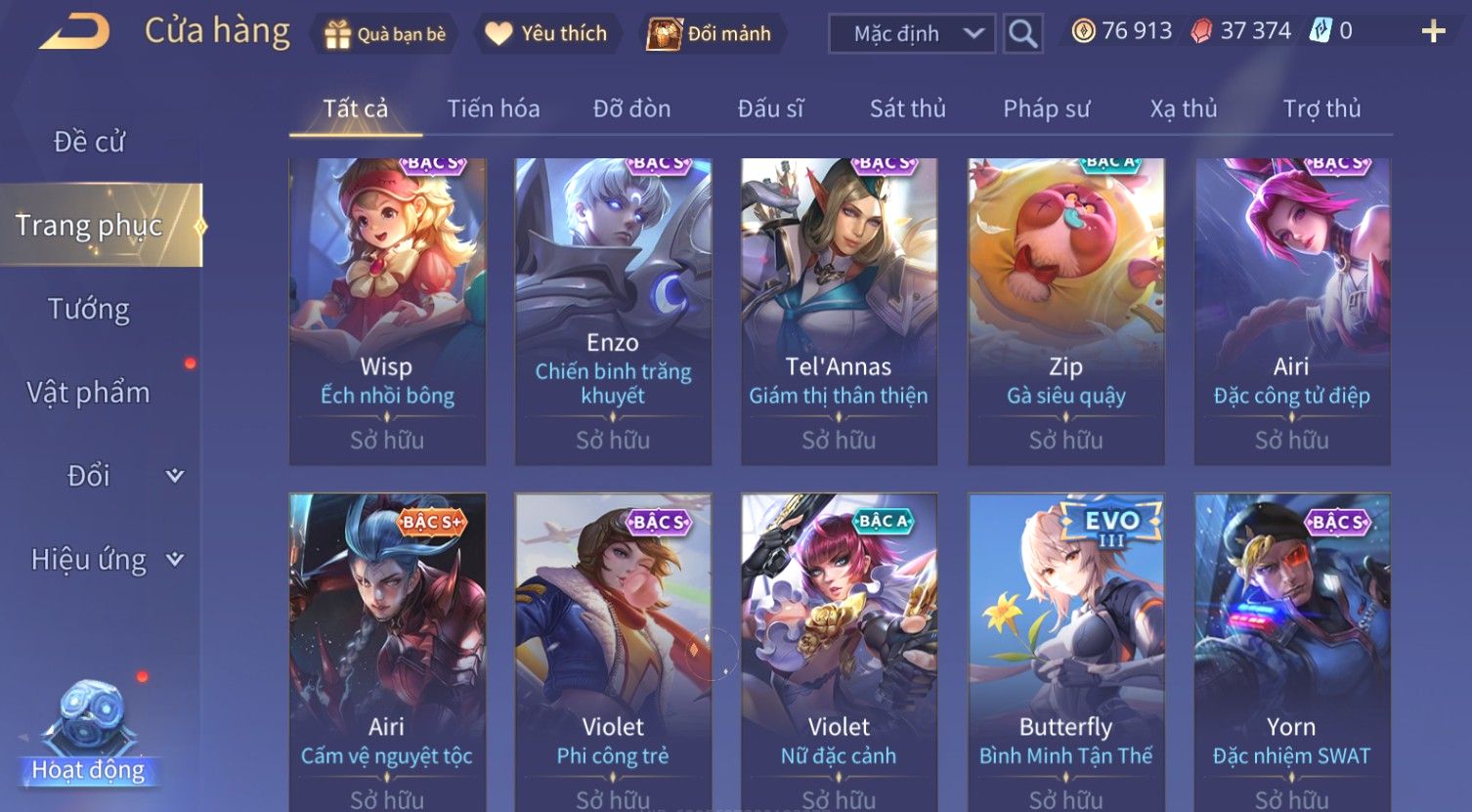Open the Đề cử menu section
Image resolution: width=1472 pixels, height=812 pixels.
89,142
